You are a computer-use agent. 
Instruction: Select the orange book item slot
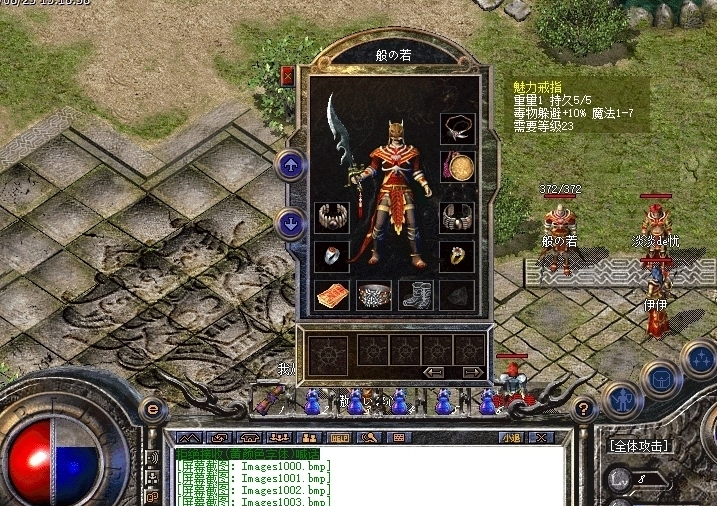pos(332,295)
